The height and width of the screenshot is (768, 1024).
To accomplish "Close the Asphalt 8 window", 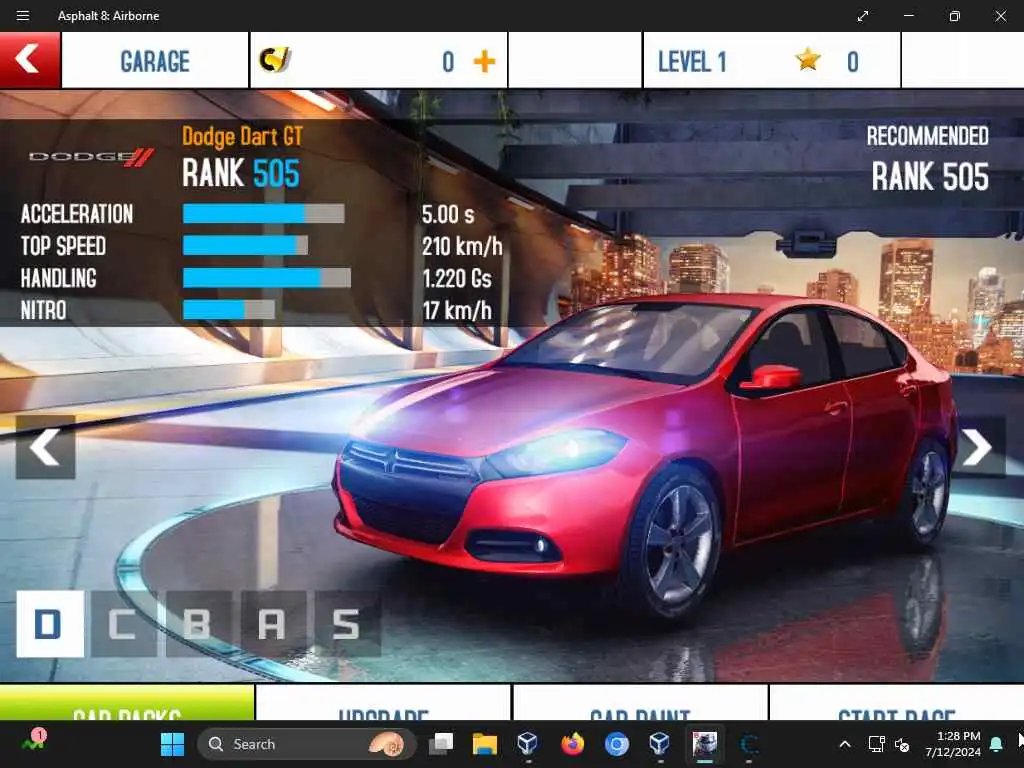I will tap(1001, 16).
